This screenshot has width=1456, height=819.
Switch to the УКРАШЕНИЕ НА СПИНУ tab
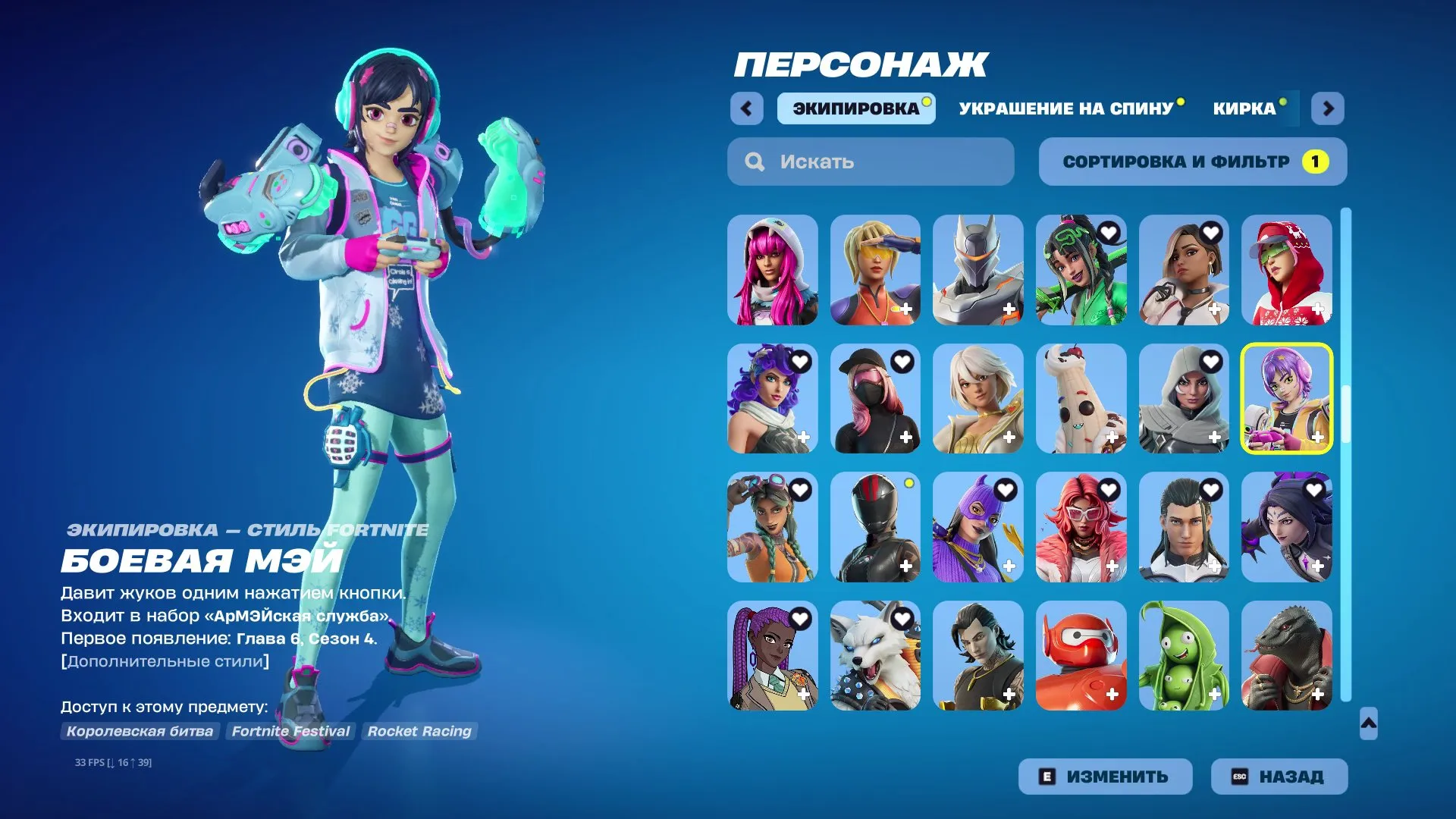pyautogui.click(x=1065, y=108)
